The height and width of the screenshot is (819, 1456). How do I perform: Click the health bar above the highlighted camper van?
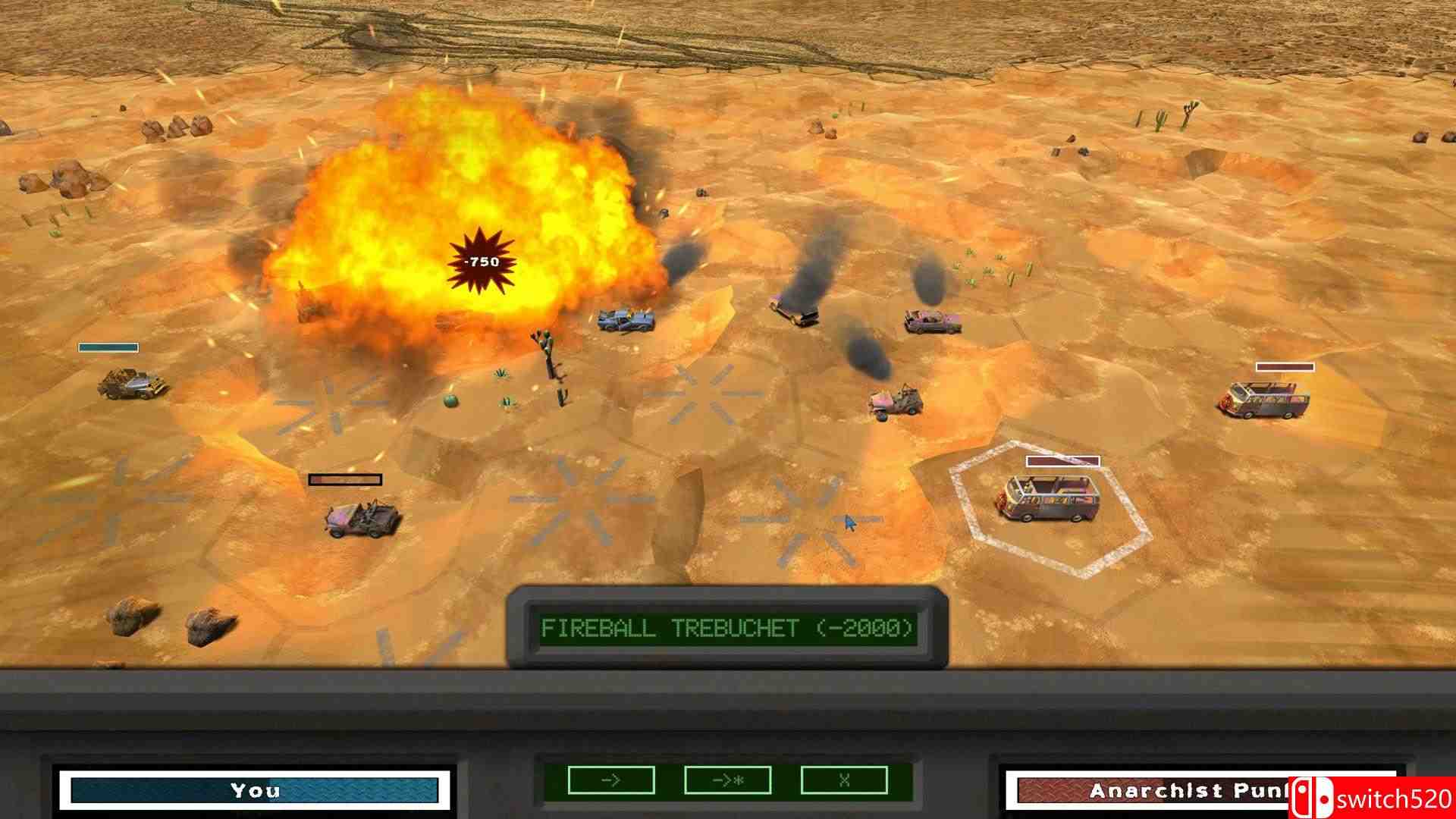click(x=1062, y=460)
